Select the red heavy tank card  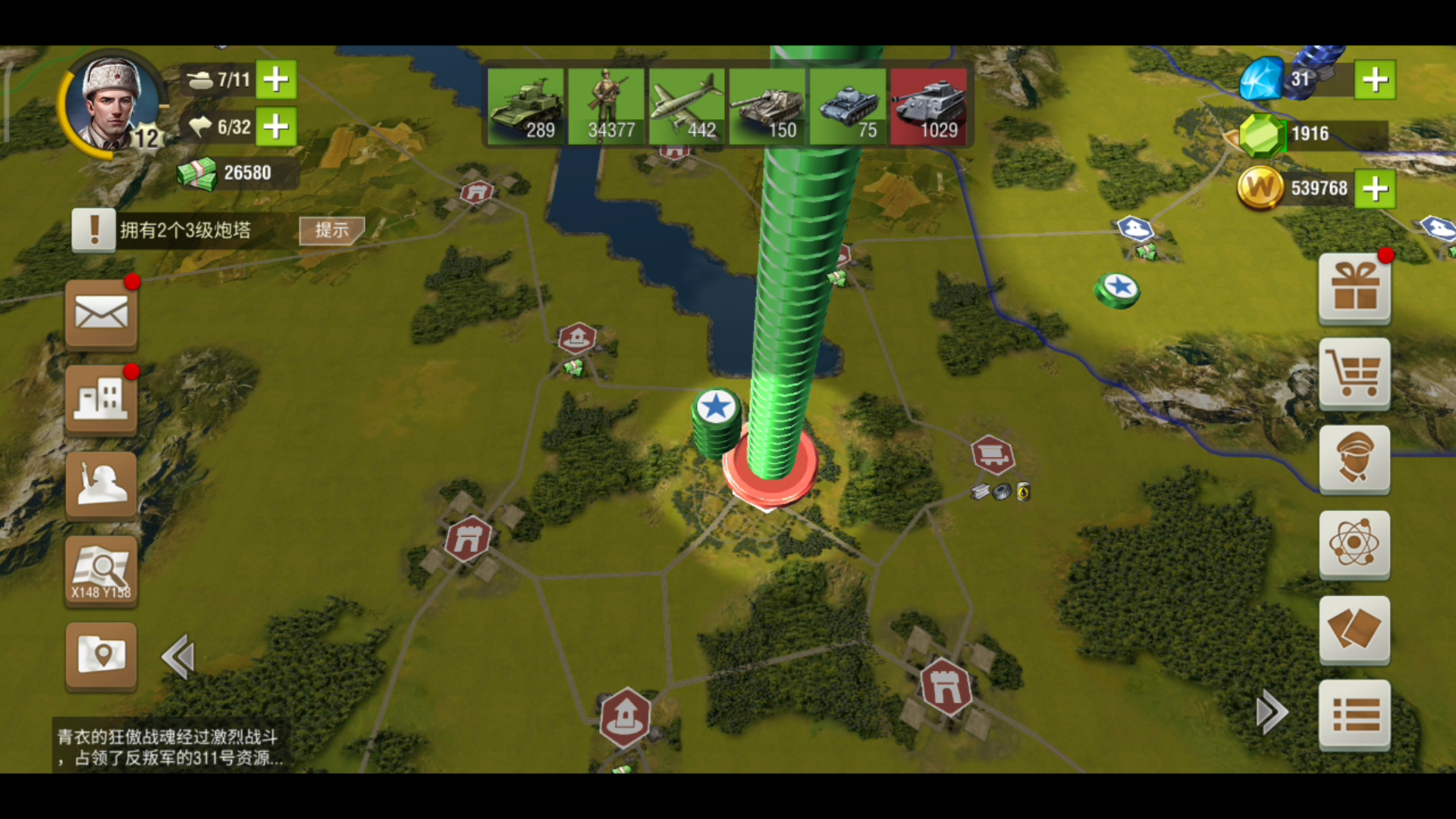click(929, 105)
